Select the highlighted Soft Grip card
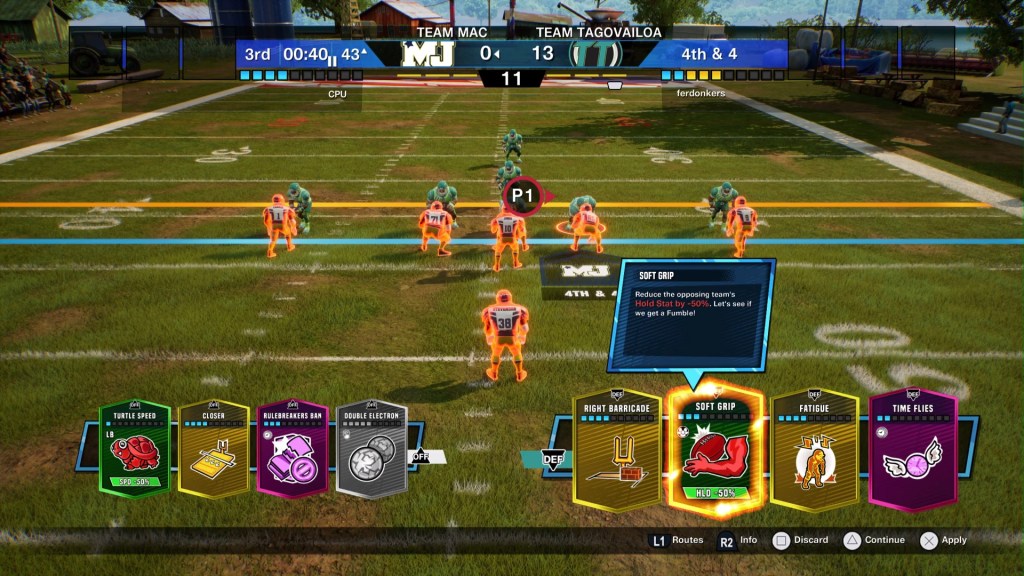This screenshot has width=1024, height=576. coord(715,450)
